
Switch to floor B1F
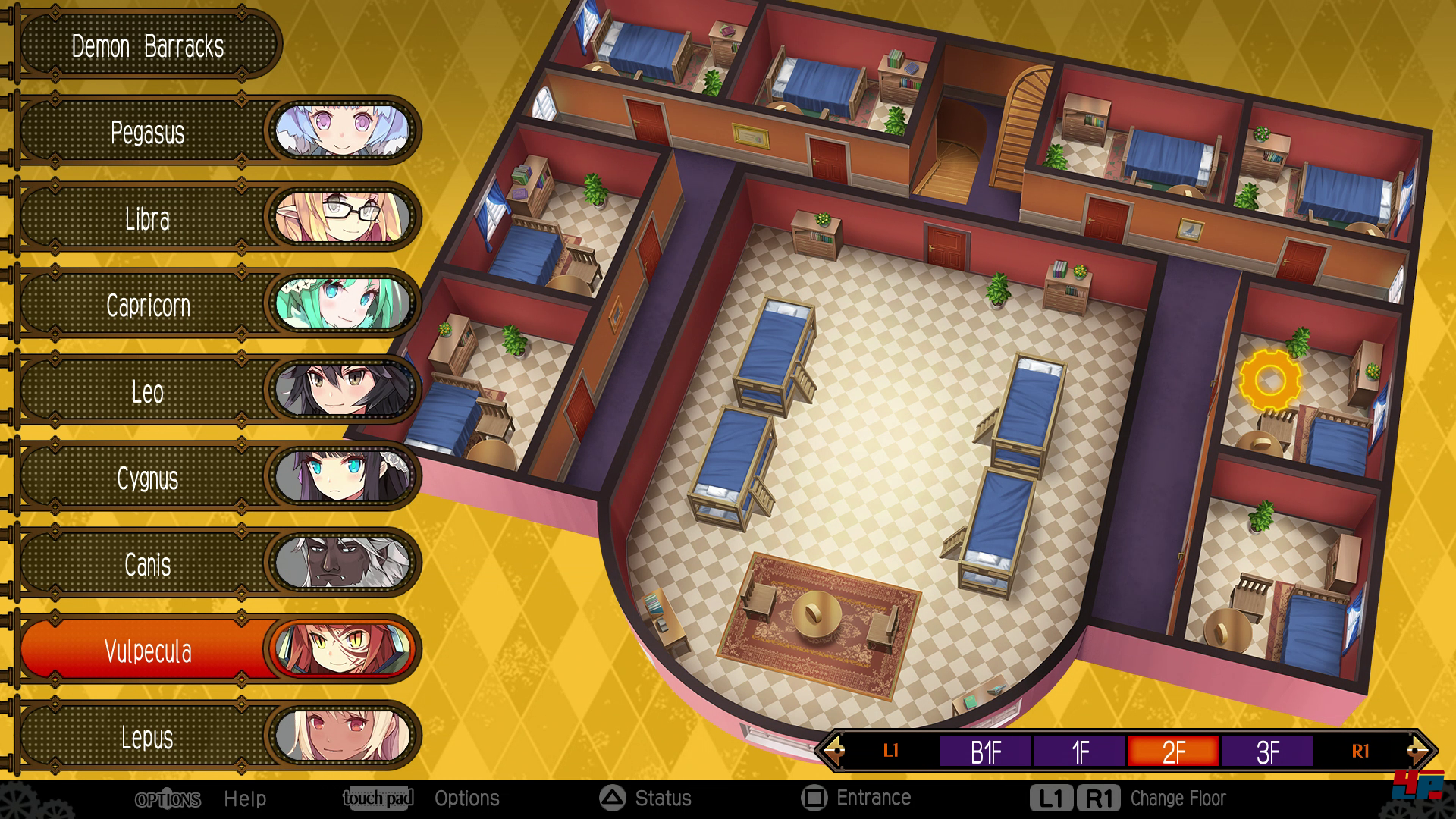tap(985, 752)
